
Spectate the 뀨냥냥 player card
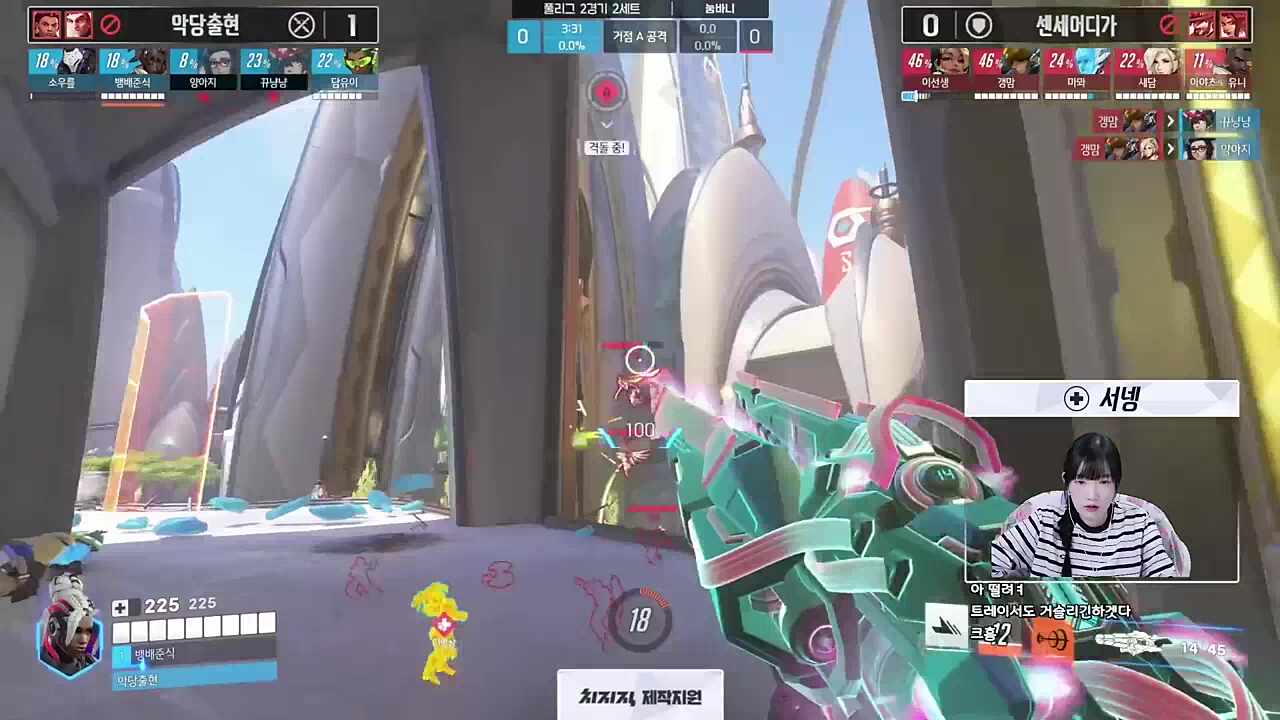tap(274, 70)
